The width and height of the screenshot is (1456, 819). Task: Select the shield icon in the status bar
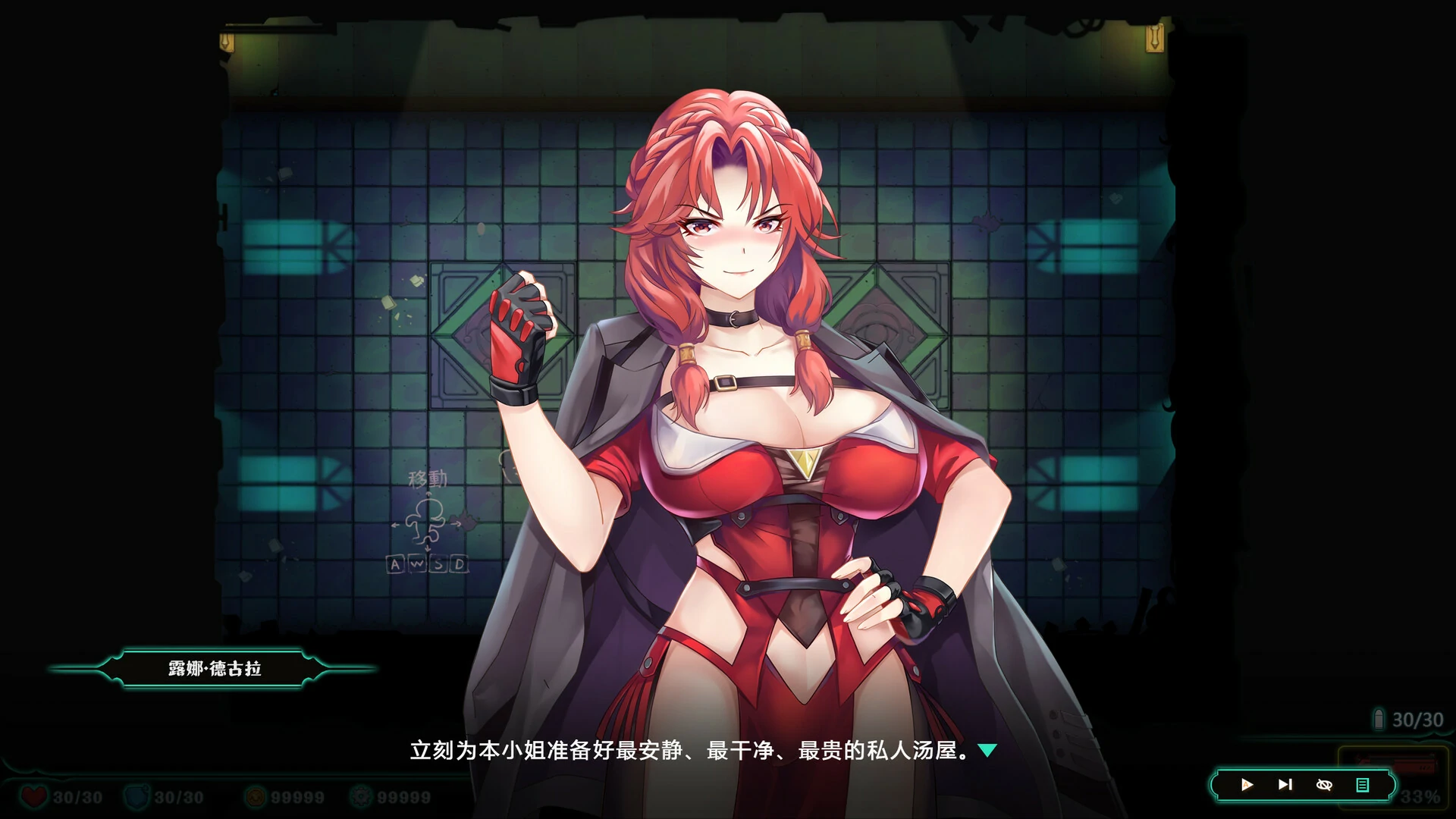[136, 795]
